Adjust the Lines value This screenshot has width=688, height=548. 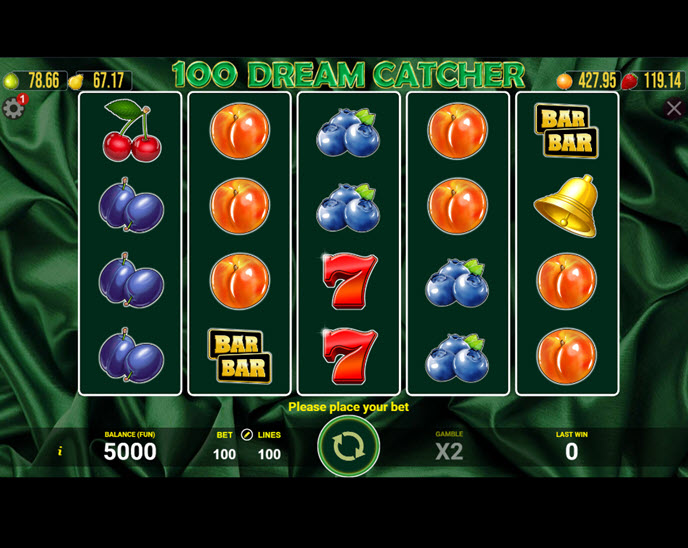tap(269, 454)
